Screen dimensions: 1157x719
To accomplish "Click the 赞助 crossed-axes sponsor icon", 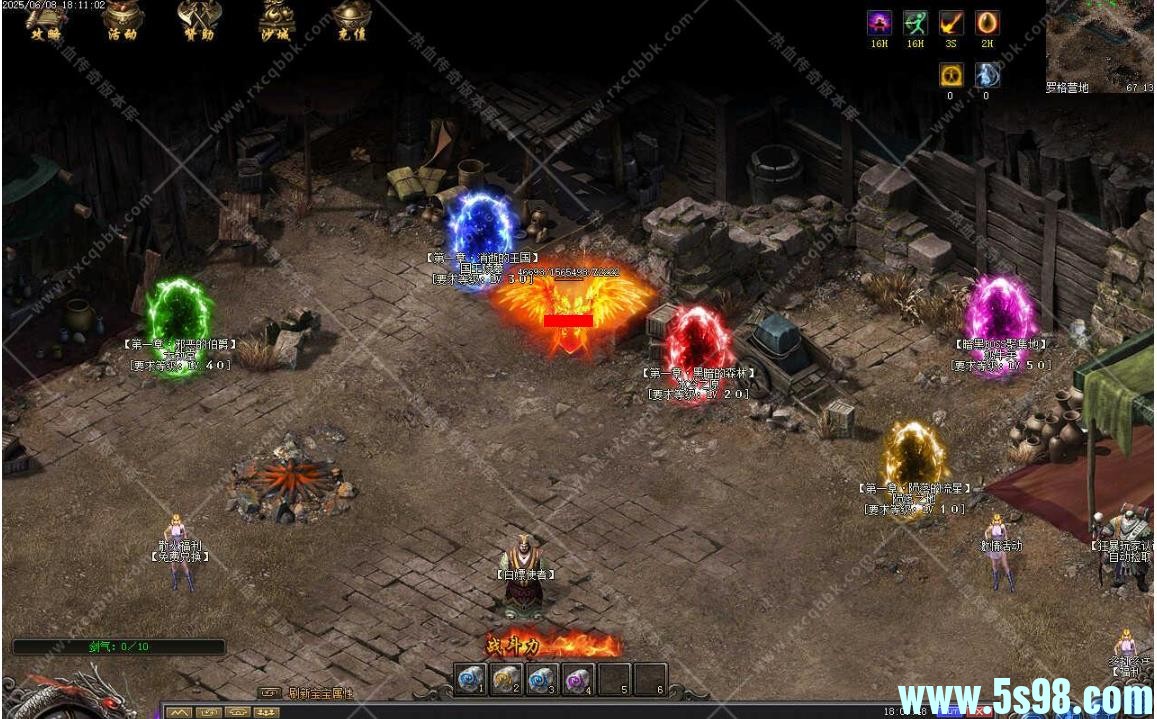I will 198,20.
